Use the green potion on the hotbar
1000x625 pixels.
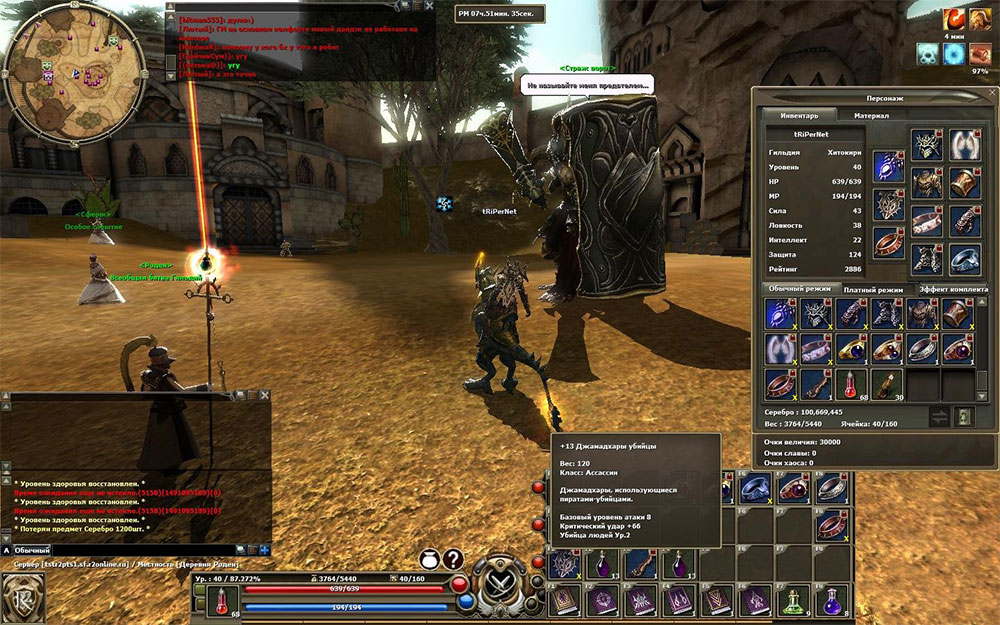(796, 600)
